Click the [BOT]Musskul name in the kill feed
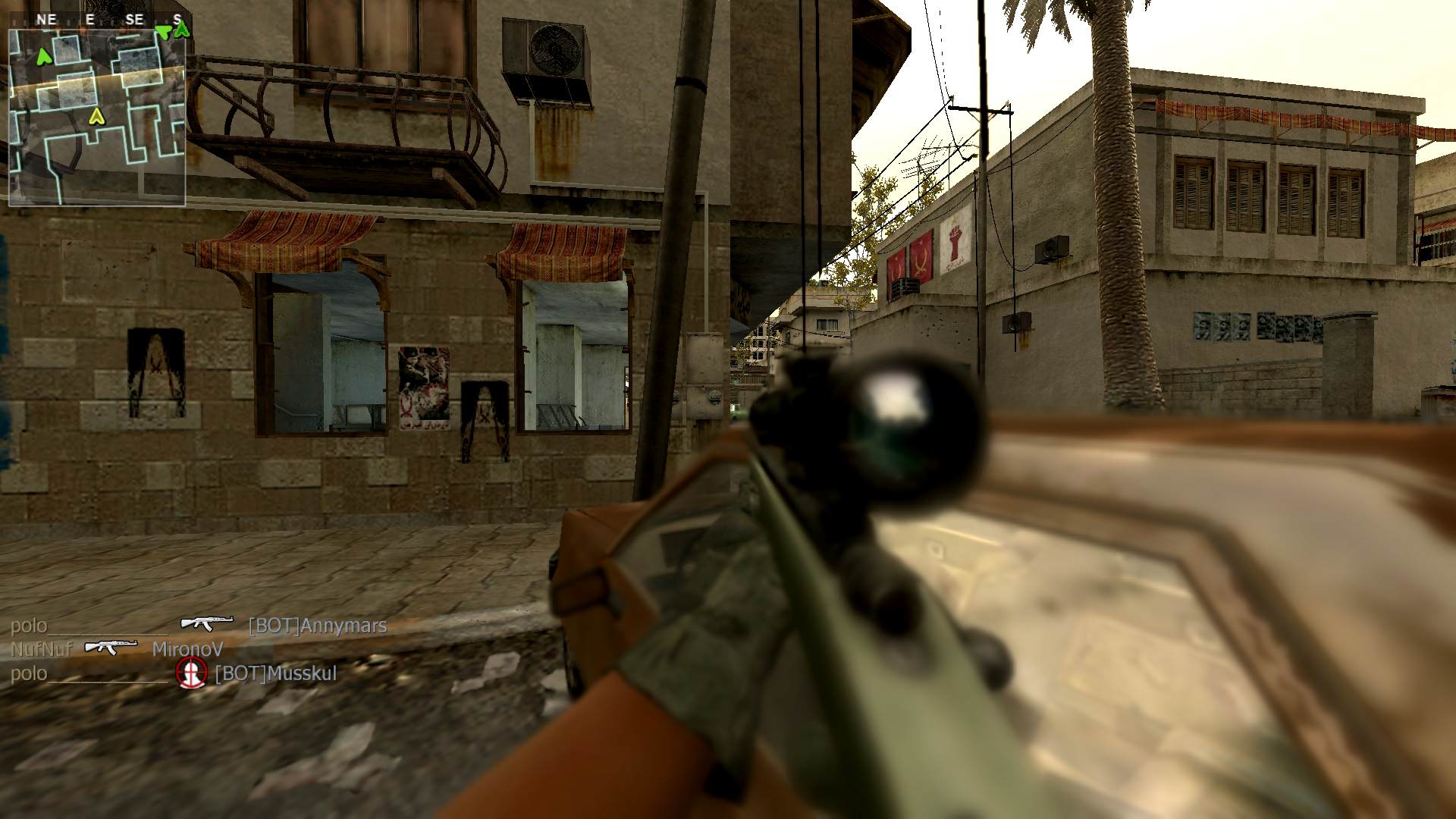The width and height of the screenshot is (1456, 819). tap(276, 673)
